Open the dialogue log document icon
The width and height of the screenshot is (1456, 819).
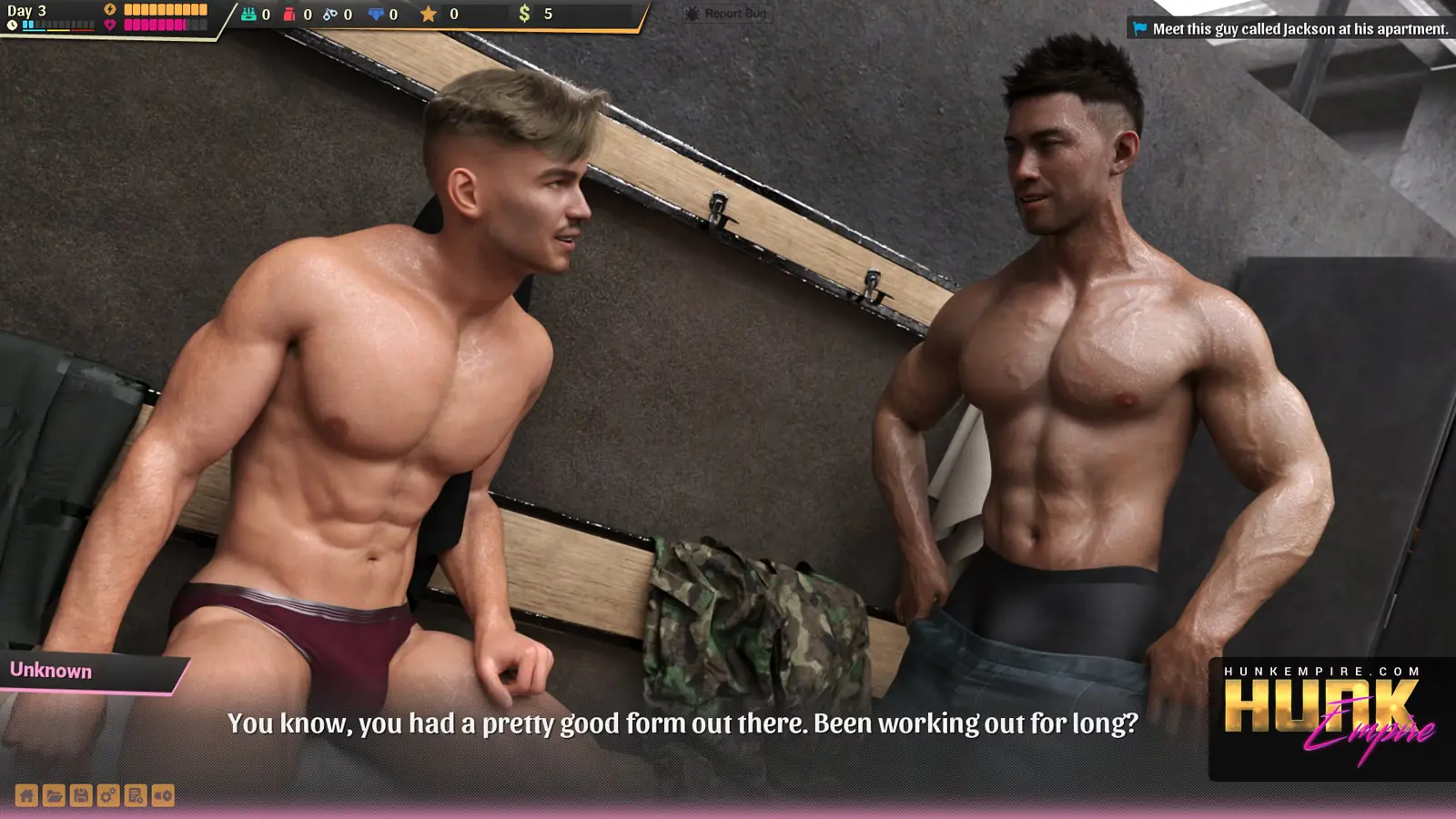(136, 795)
